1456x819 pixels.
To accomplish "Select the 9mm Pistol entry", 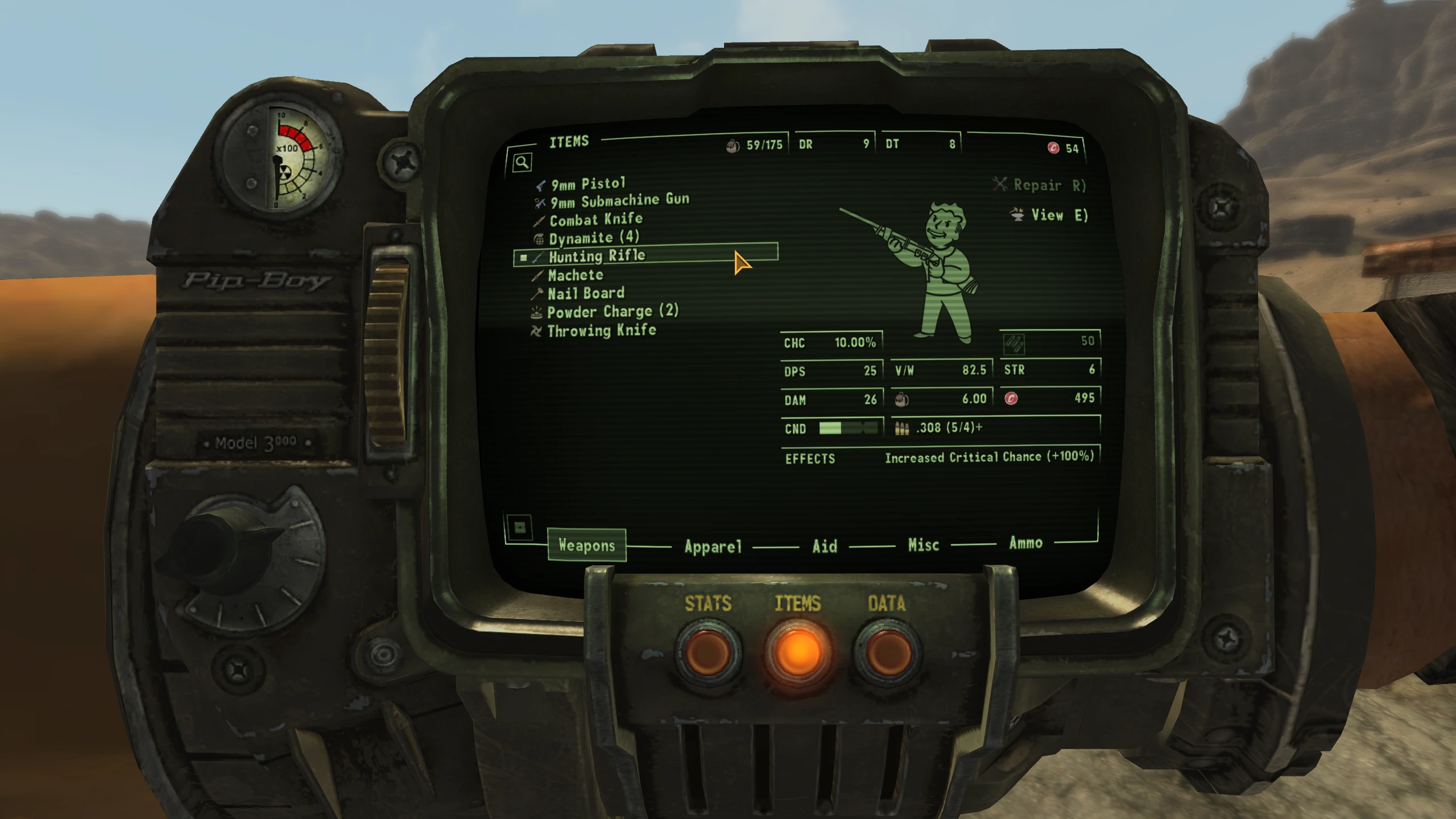I will click(x=588, y=184).
